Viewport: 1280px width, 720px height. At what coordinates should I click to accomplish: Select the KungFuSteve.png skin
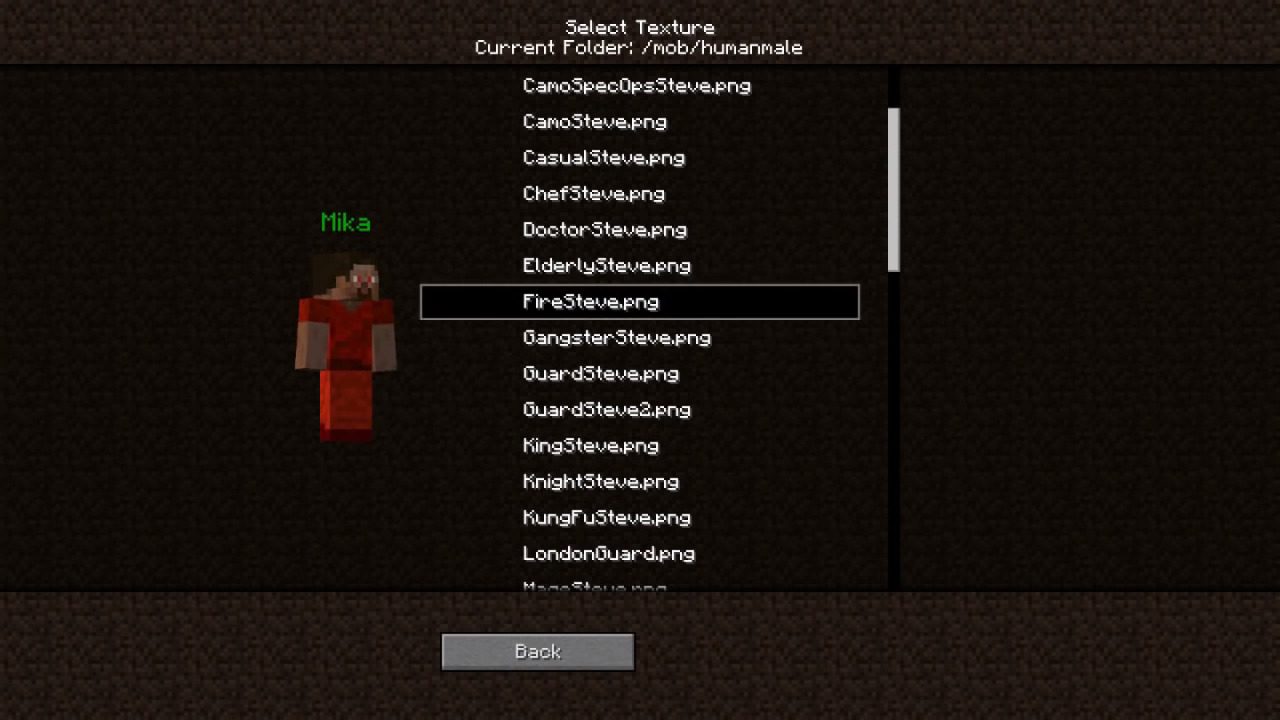[606, 518]
